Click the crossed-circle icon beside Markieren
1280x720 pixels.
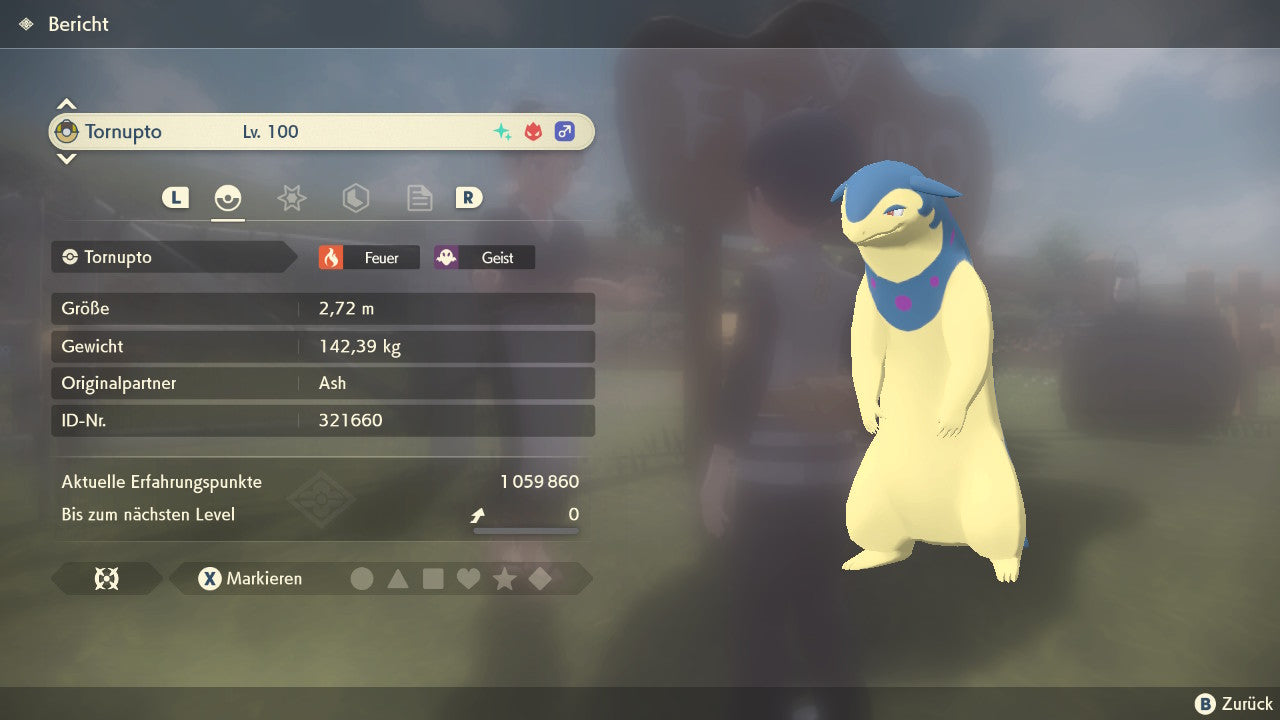click(106, 578)
